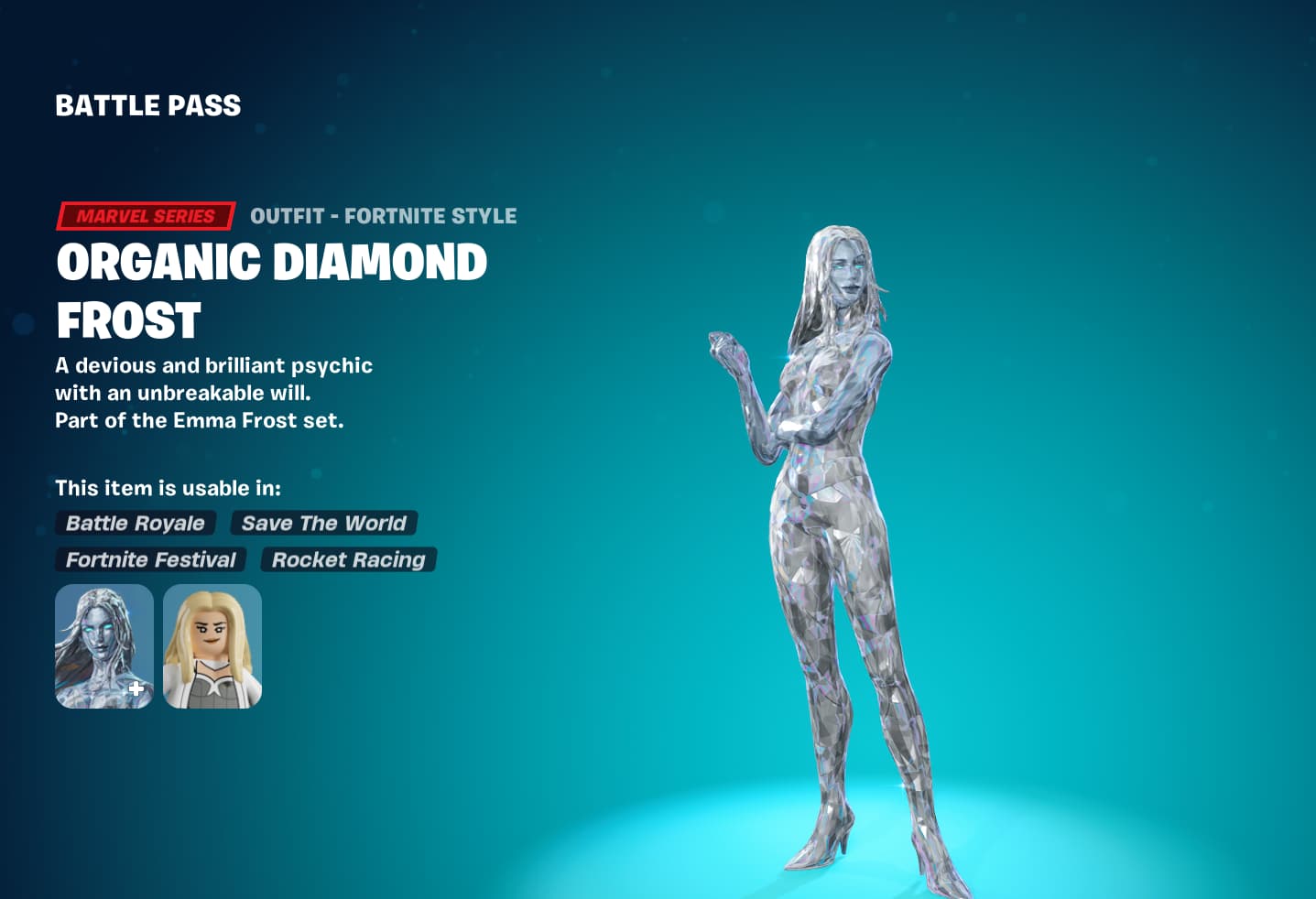Click the ORGANIC DIAMOND FROST title

point(272,290)
